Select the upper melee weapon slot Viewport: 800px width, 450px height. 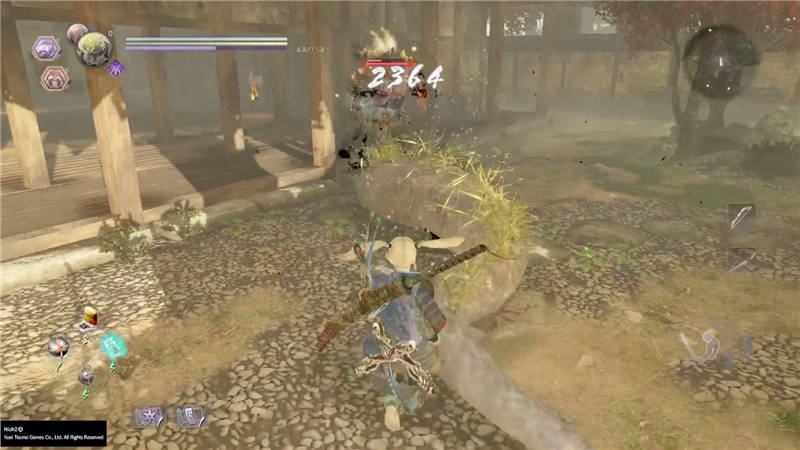[741, 217]
